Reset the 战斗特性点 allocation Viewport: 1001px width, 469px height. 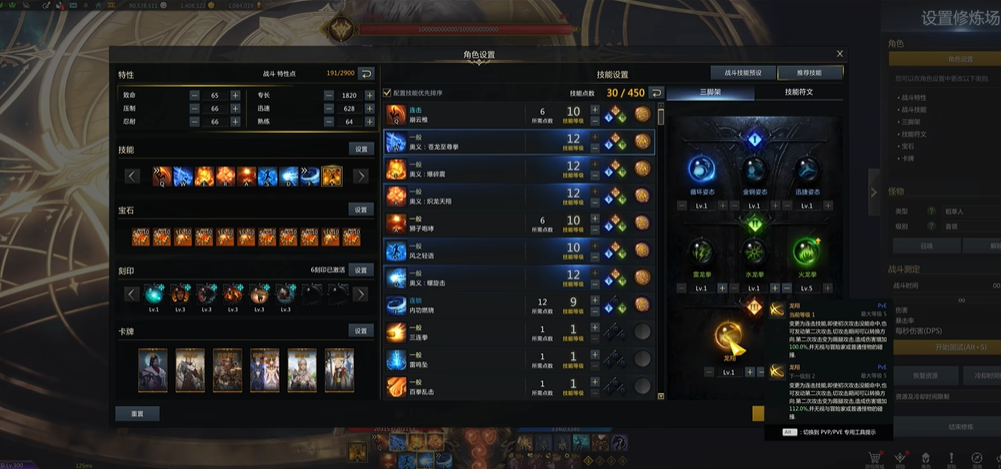pos(366,74)
